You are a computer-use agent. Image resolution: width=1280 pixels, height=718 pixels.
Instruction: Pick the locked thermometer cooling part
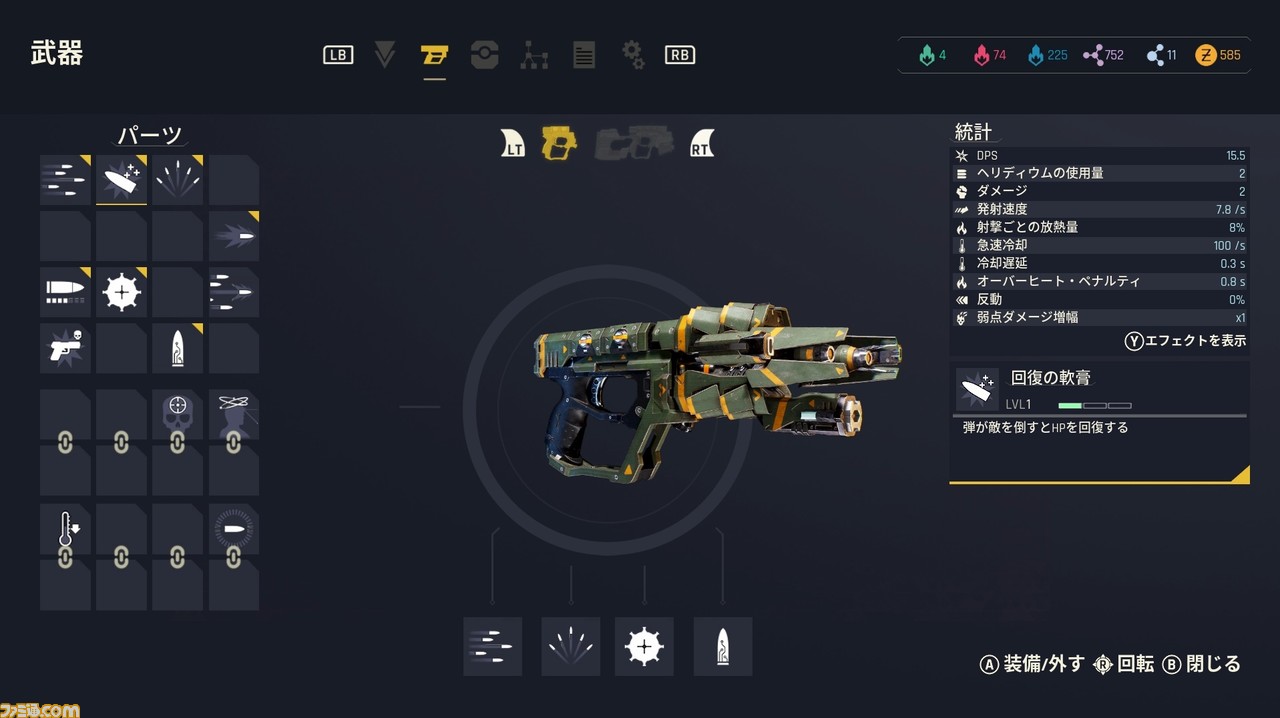(x=66, y=530)
